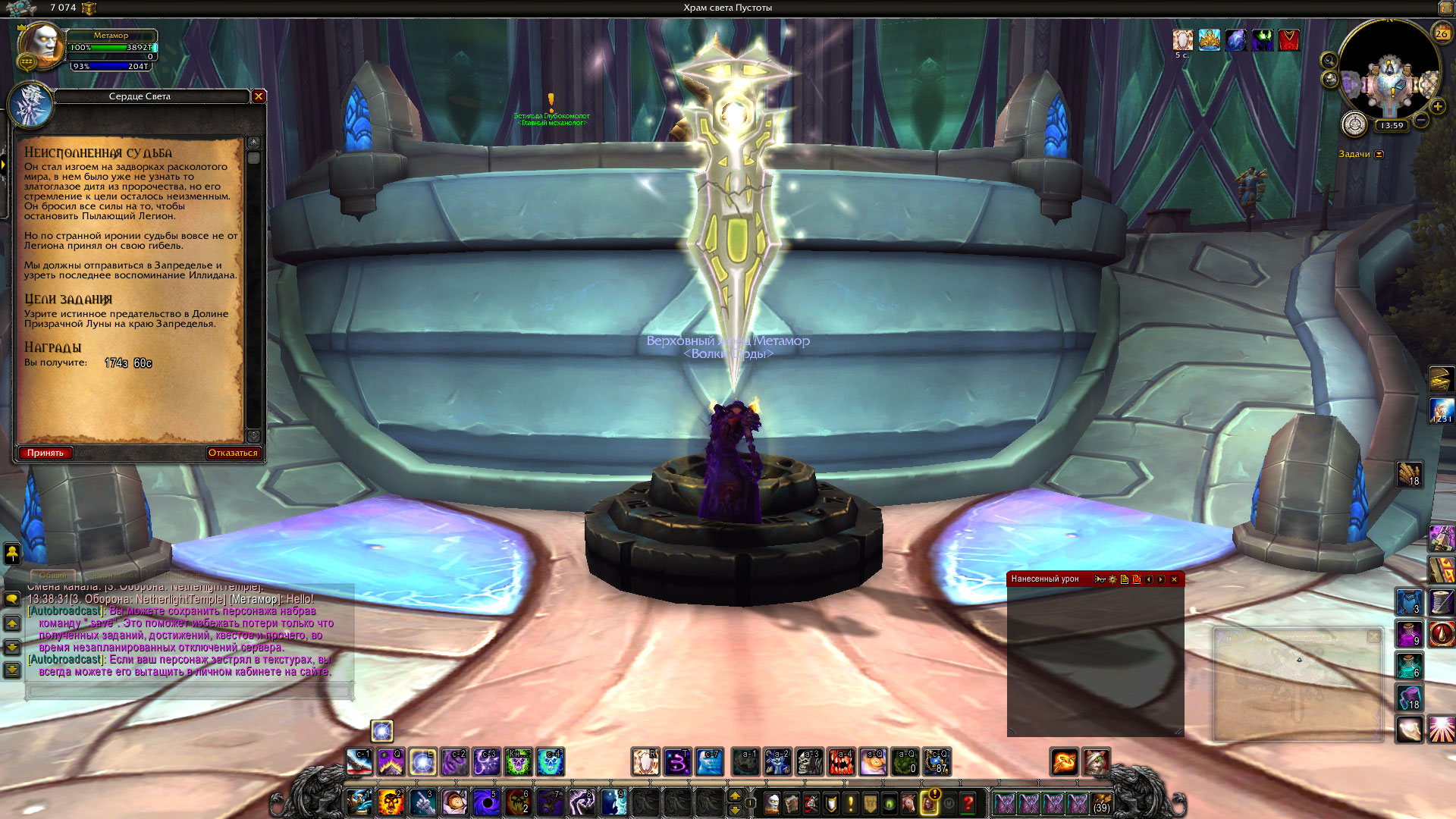Click the chat input field
This screenshot has height=819, width=1456.
pyautogui.click(x=190, y=691)
